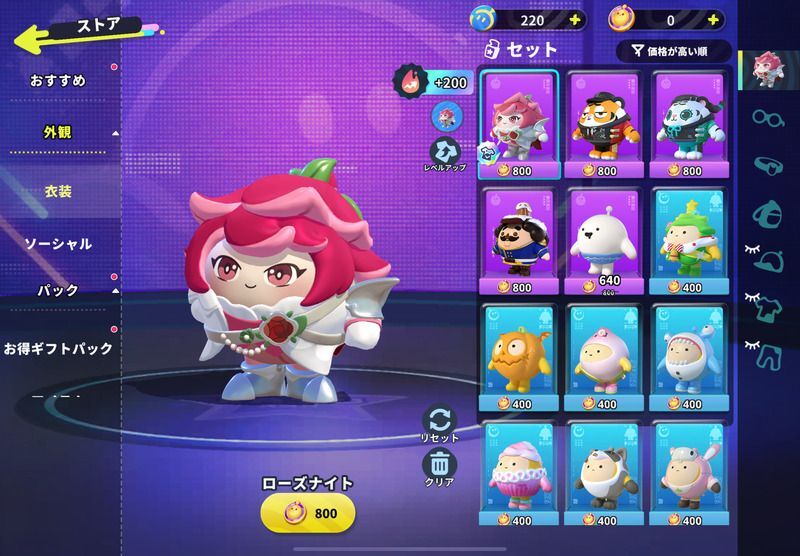Select the Christmas tree costume set
Viewport: 800px width, 556px height.
pyautogui.click(x=691, y=238)
